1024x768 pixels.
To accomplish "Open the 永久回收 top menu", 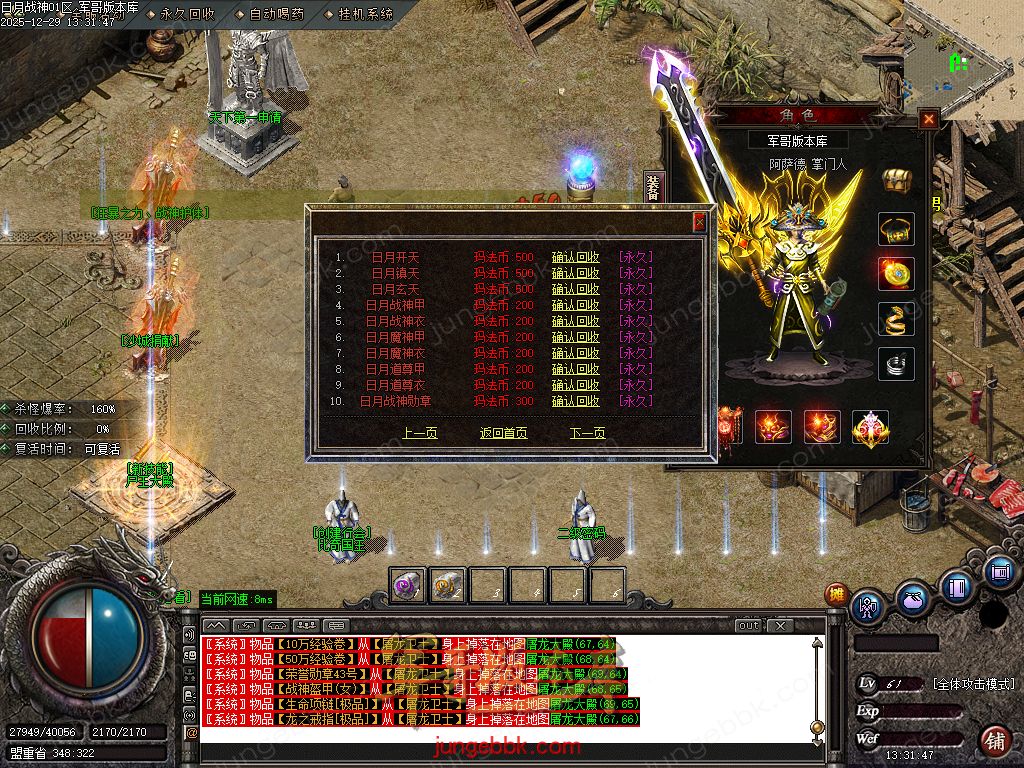I will 187,14.
